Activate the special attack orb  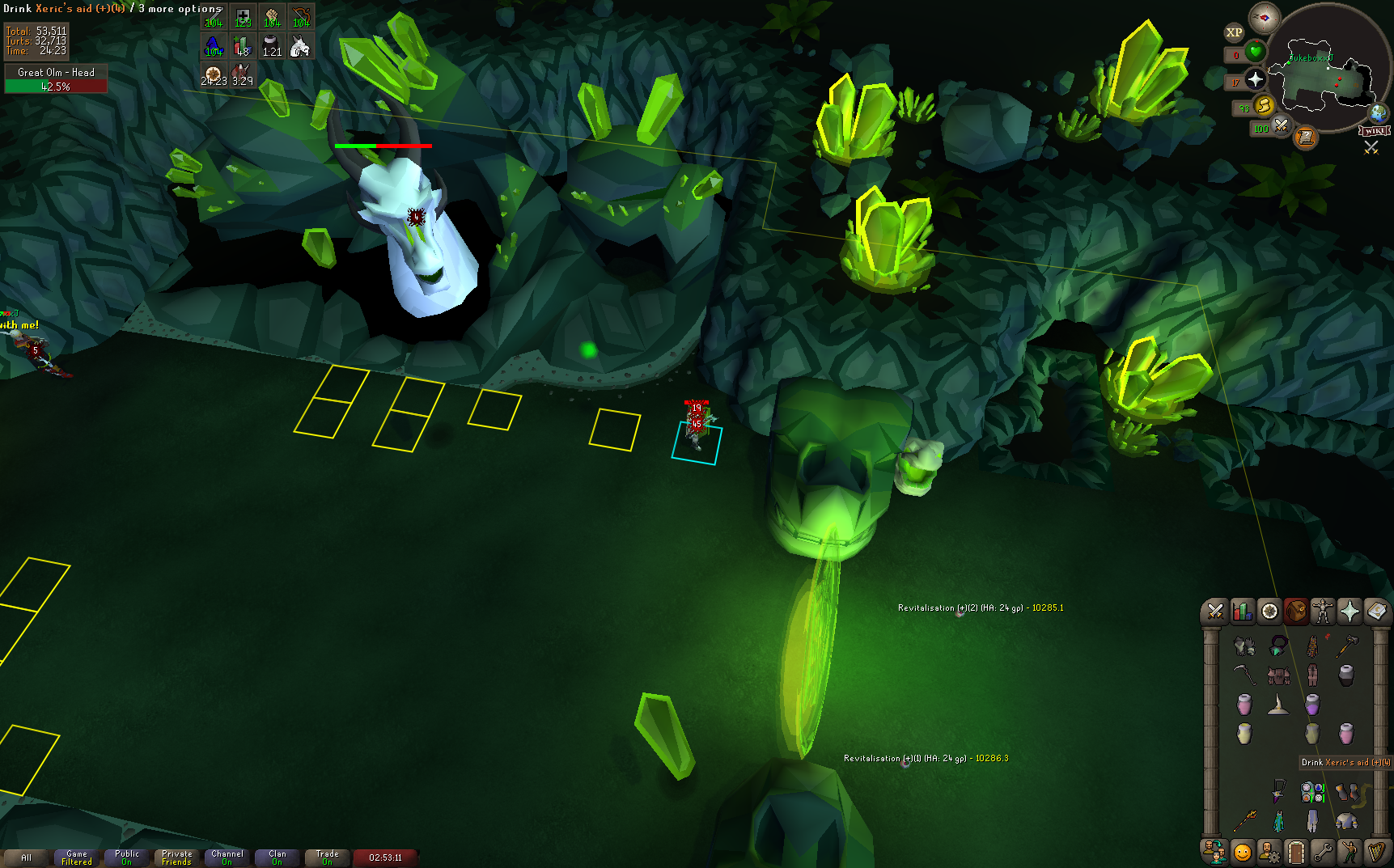tap(1282, 125)
